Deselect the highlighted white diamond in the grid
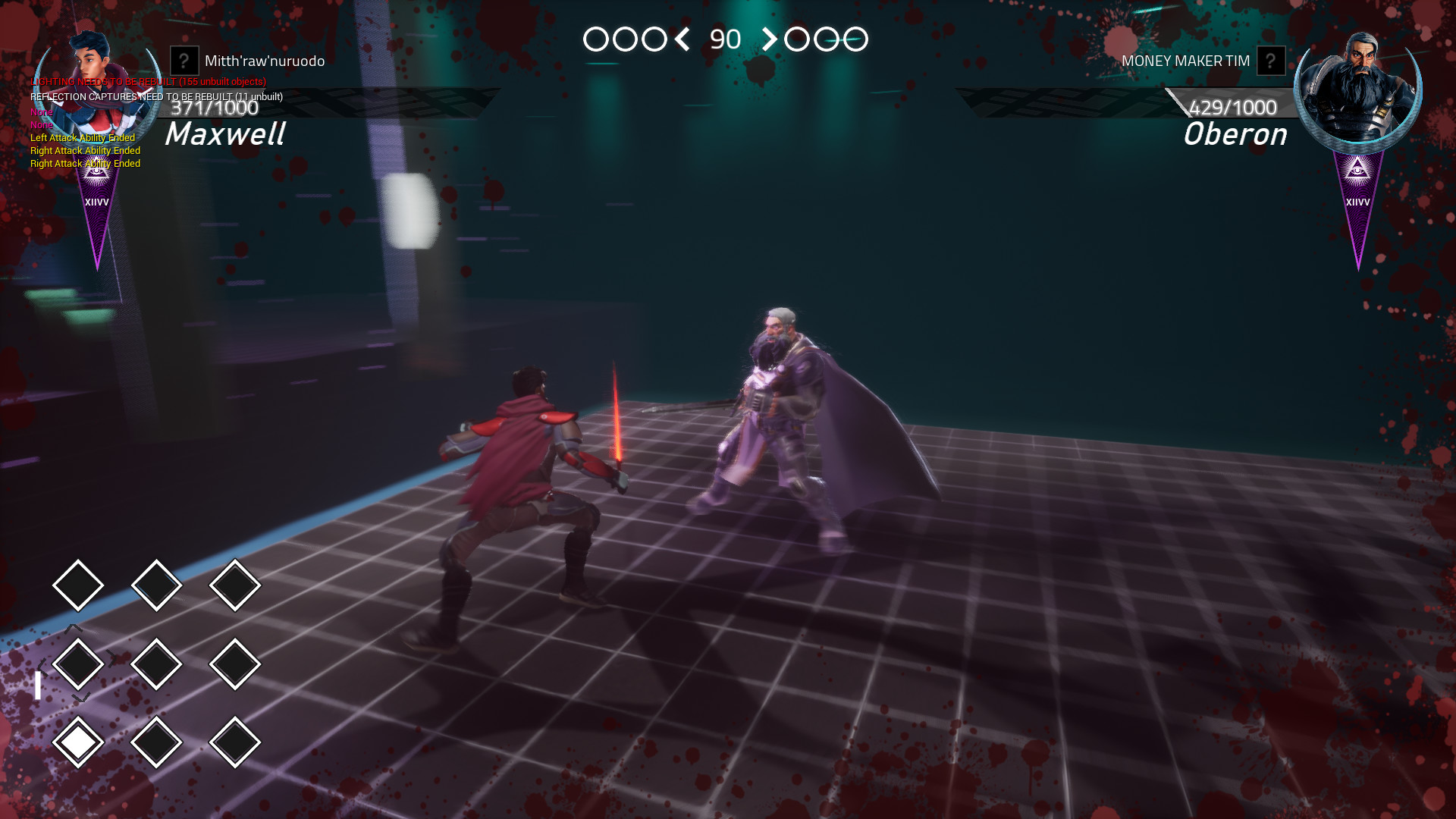This screenshot has height=819, width=1456. [x=78, y=741]
